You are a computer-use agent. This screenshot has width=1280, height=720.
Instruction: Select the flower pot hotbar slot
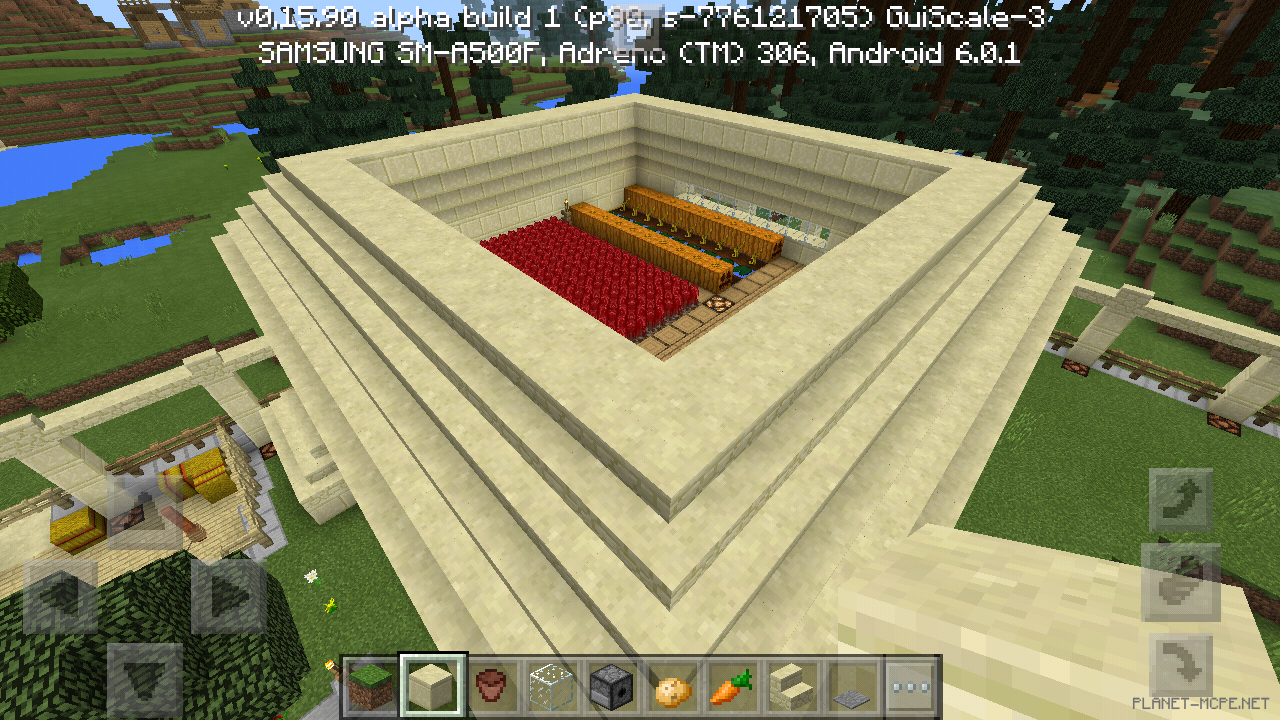(x=490, y=686)
